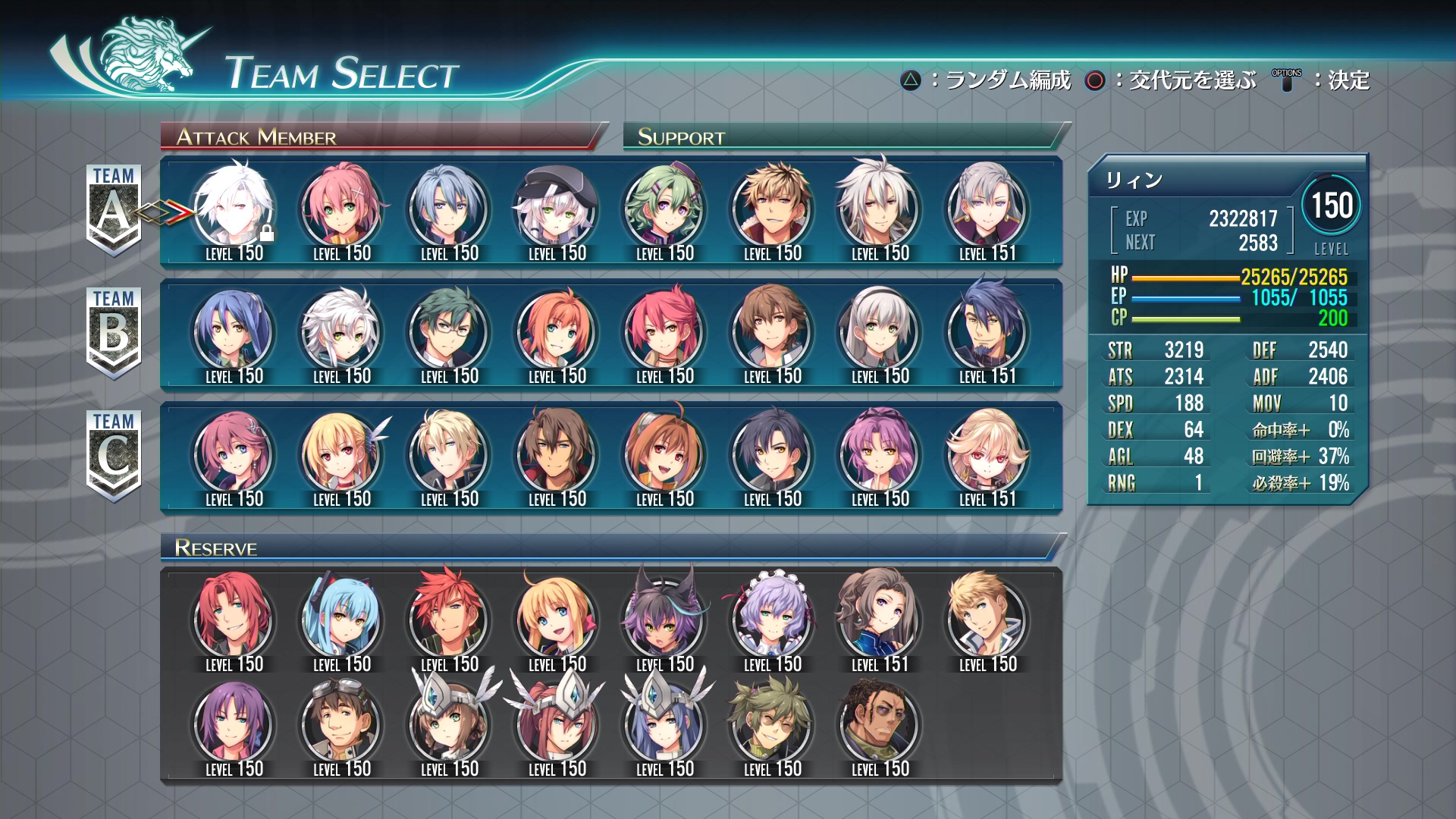Pick the blonde girl with feather hair ornament
The height and width of the screenshot is (819, 1456).
pyautogui.click(x=342, y=454)
